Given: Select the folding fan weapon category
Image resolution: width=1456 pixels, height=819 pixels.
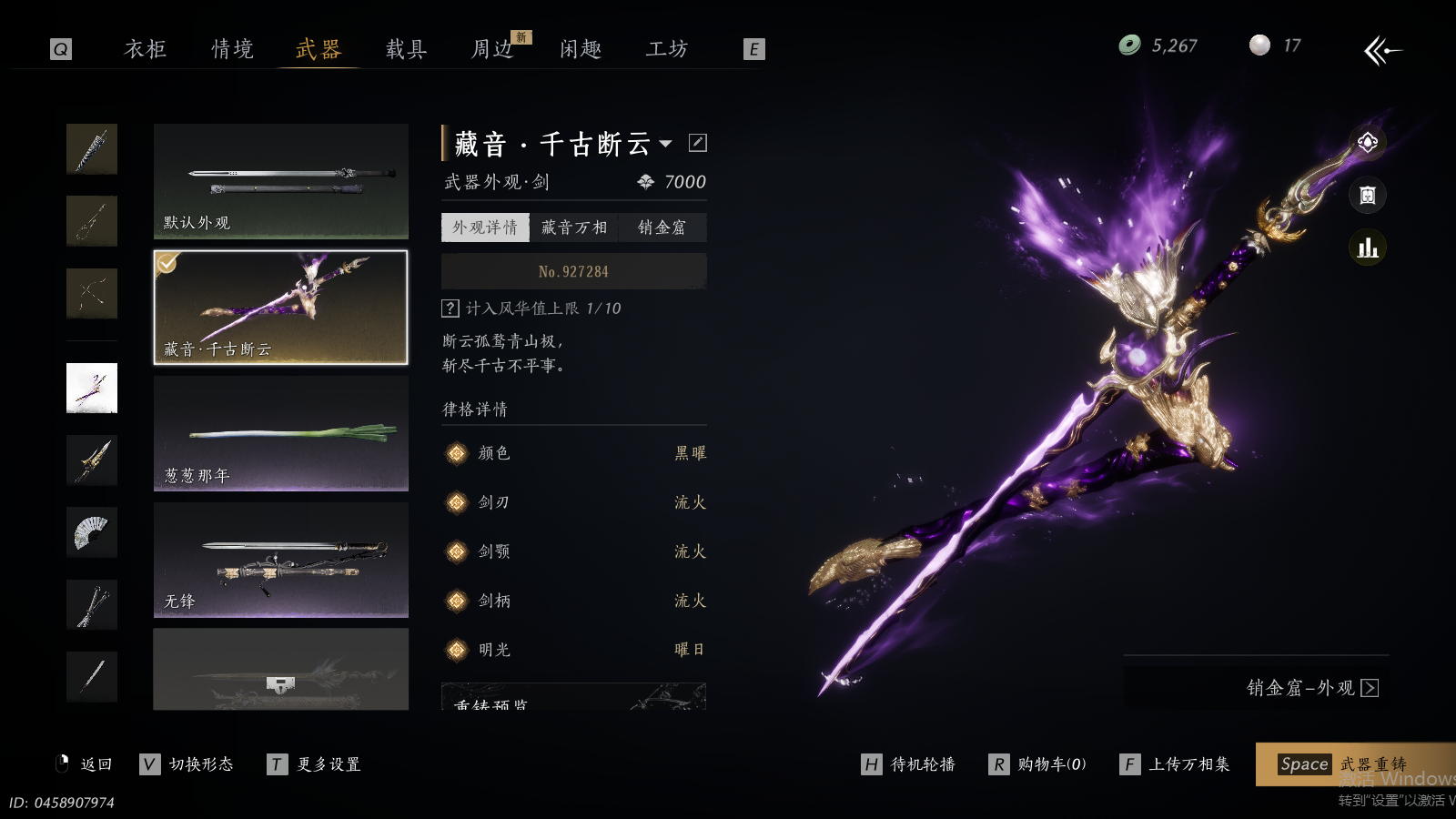Looking at the screenshot, I should coord(92,532).
